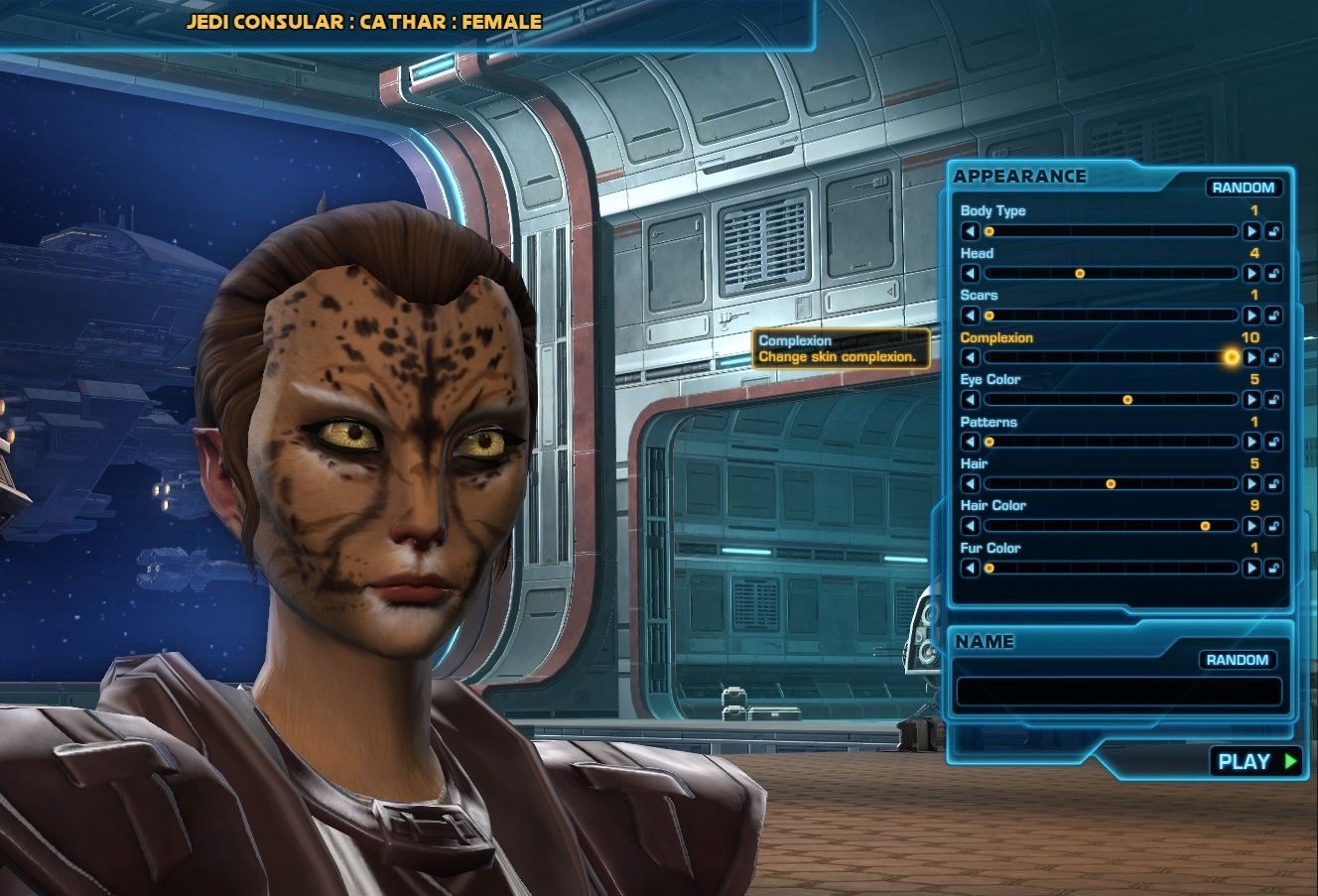
Task: Click the Eye Color left arrow icon
Action: [x=970, y=400]
